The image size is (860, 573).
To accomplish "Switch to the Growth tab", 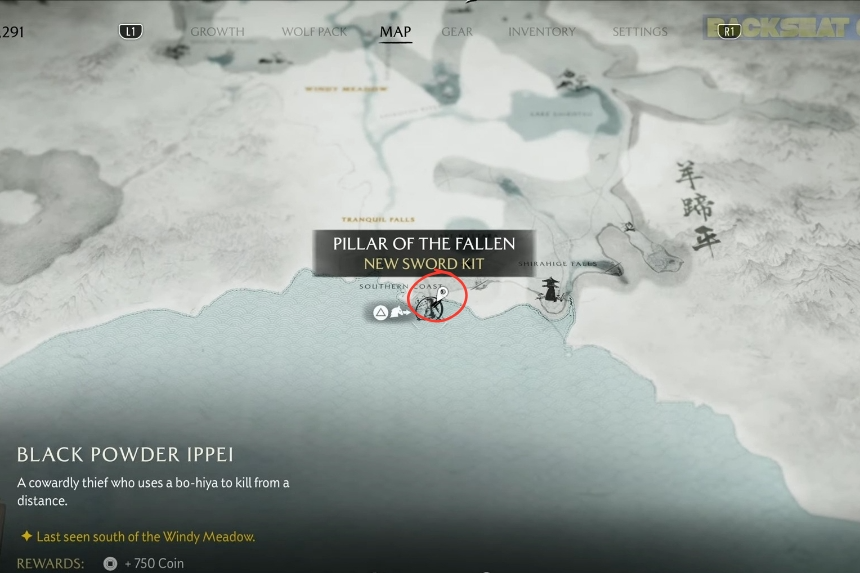I will 217,32.
